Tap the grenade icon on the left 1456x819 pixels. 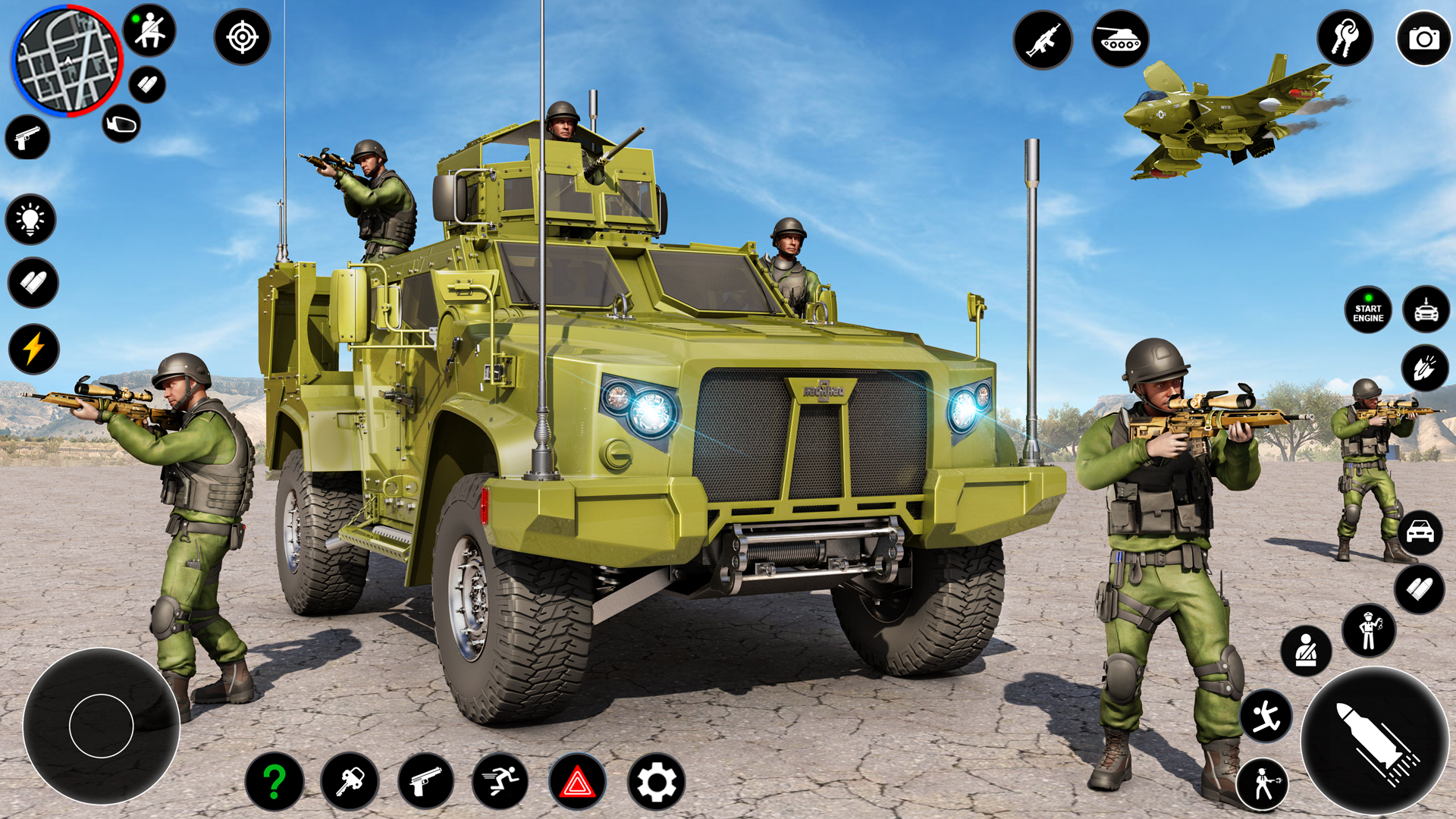[x=120, y=123]
